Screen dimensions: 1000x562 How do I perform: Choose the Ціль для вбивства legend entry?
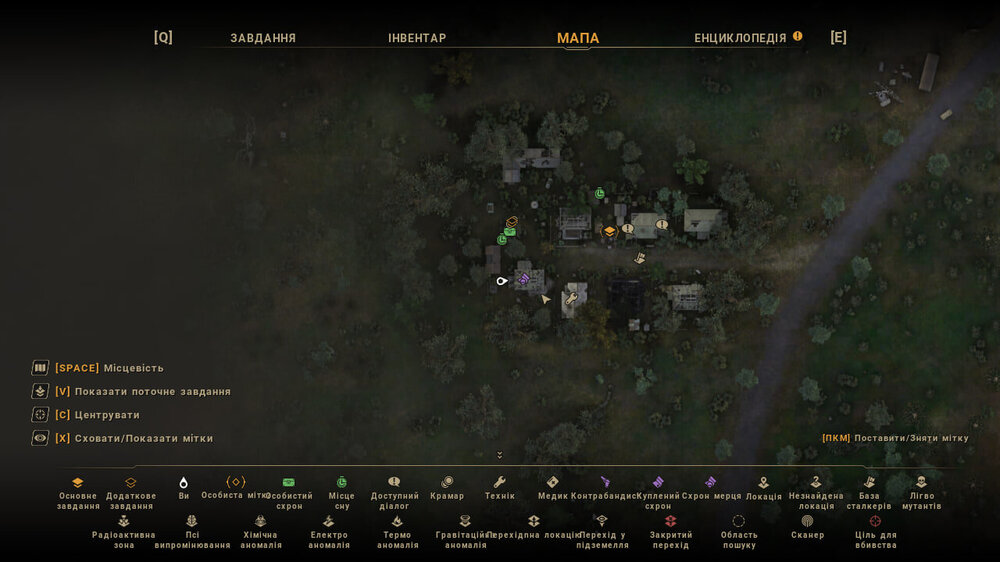click(x=875, y=532)
